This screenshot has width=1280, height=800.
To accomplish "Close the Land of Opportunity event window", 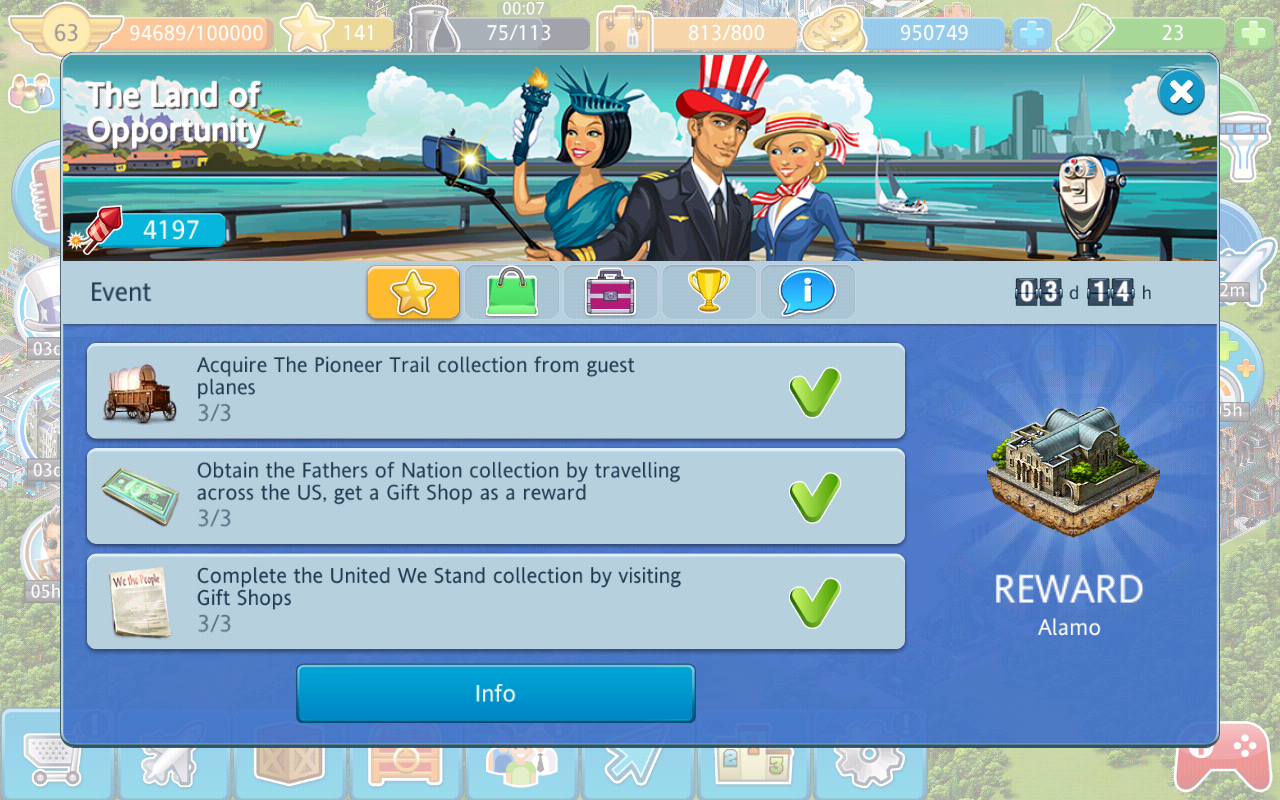I will click(x=1181, y=93).
